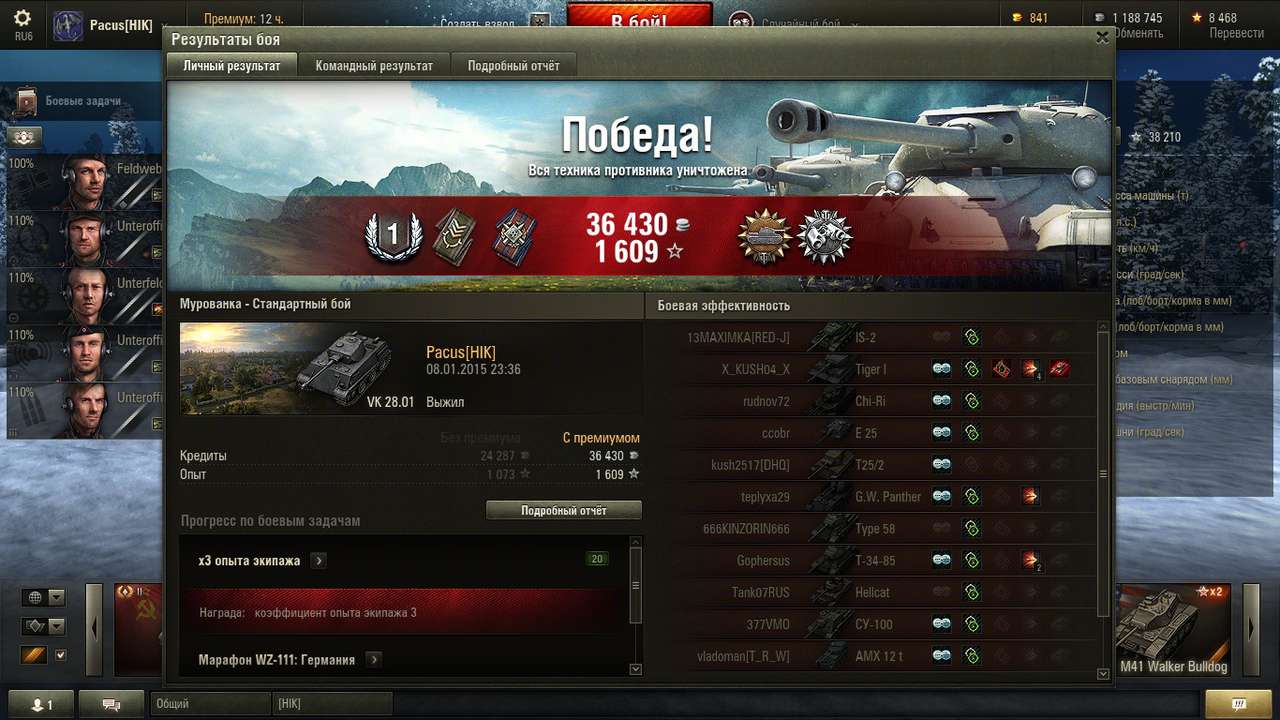Select the M41 Walker Bulldog tank
The width and height of the screenshot is (1280, 720).
[x=1173, y=630]
